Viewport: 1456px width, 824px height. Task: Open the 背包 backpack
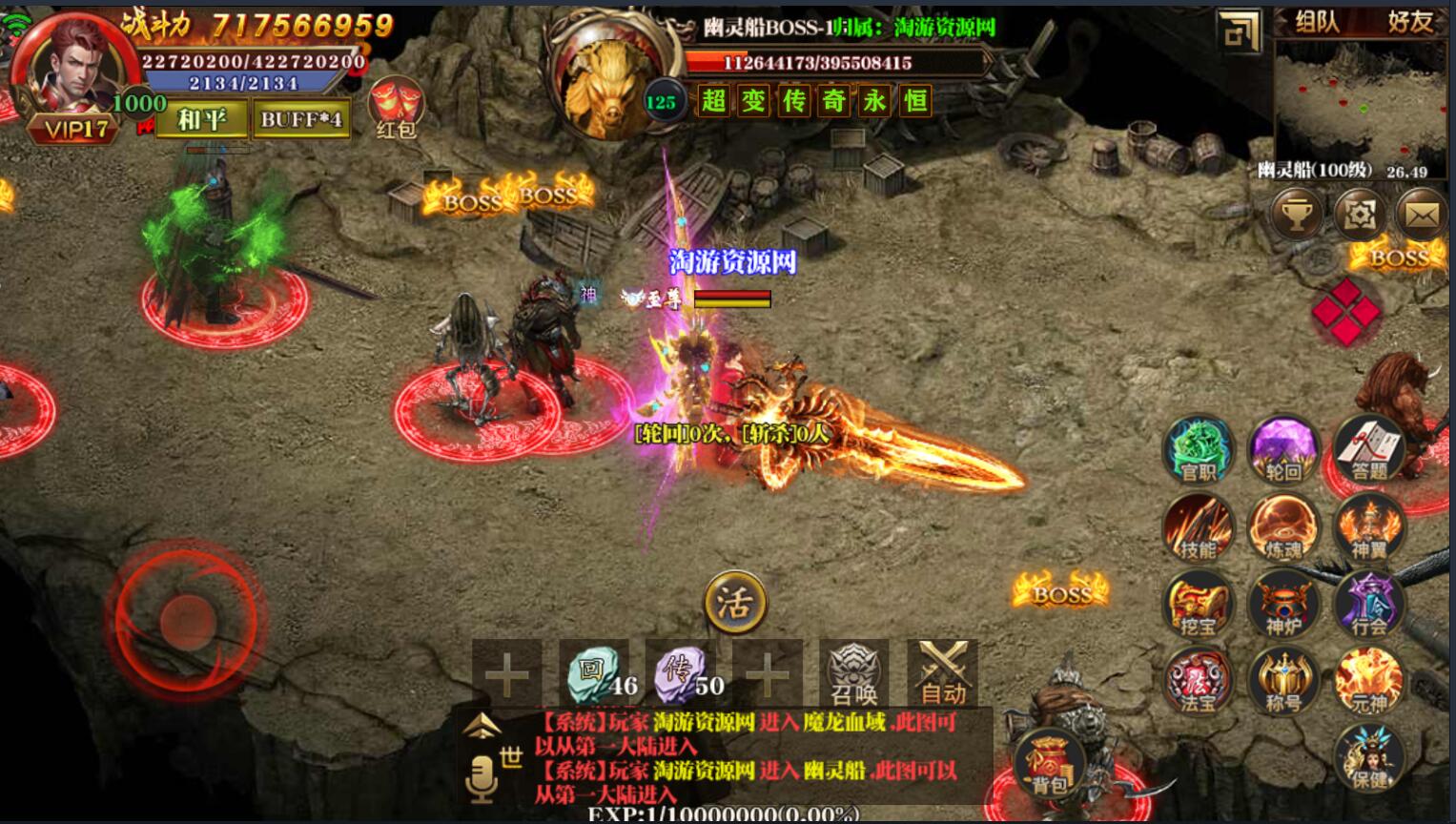tap(1049, 763)
